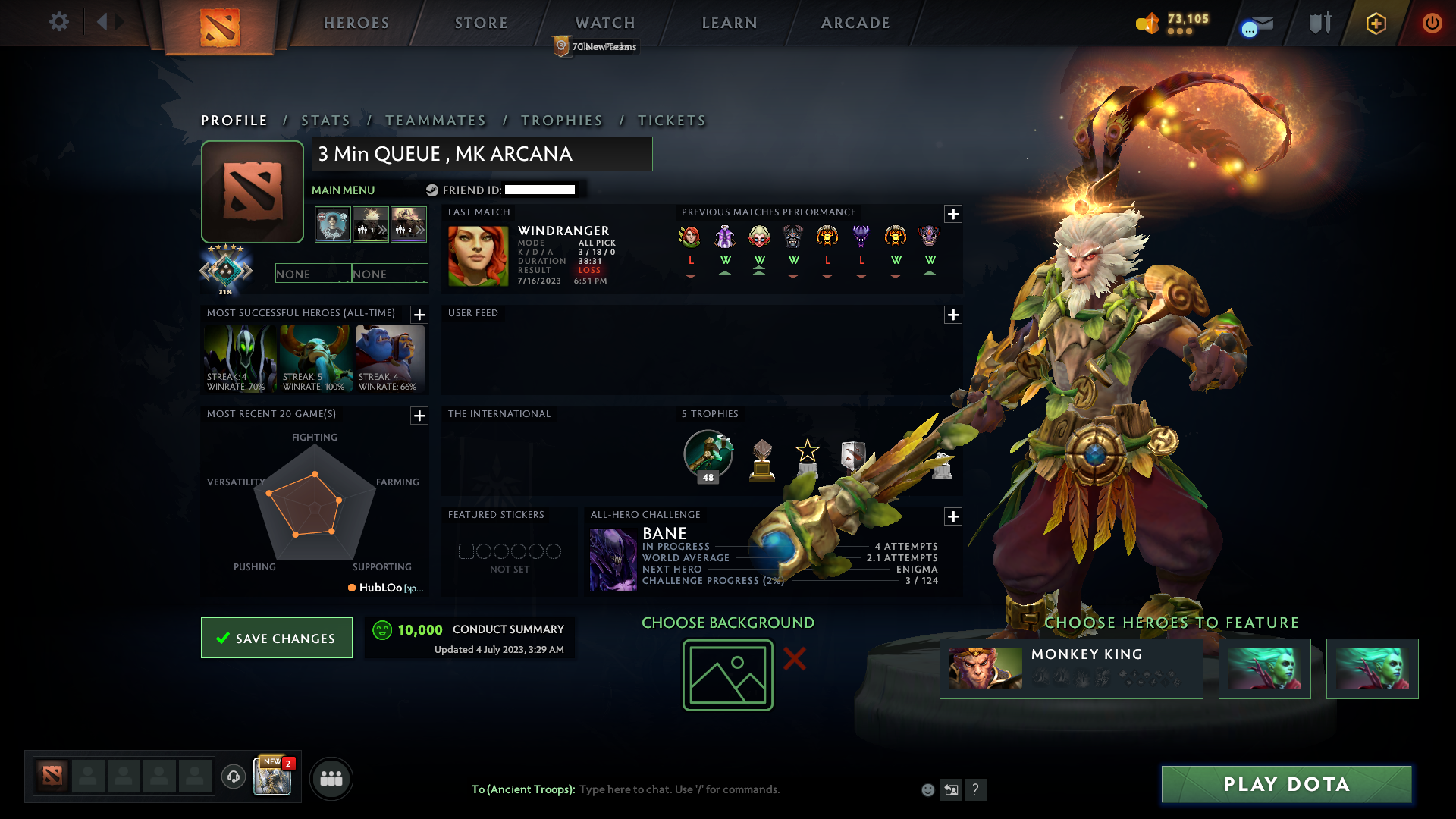The width and height of the screenshot is (1456, 819).
Task: Switch to the Trophies tab
Action: click(x=561, y=120)
